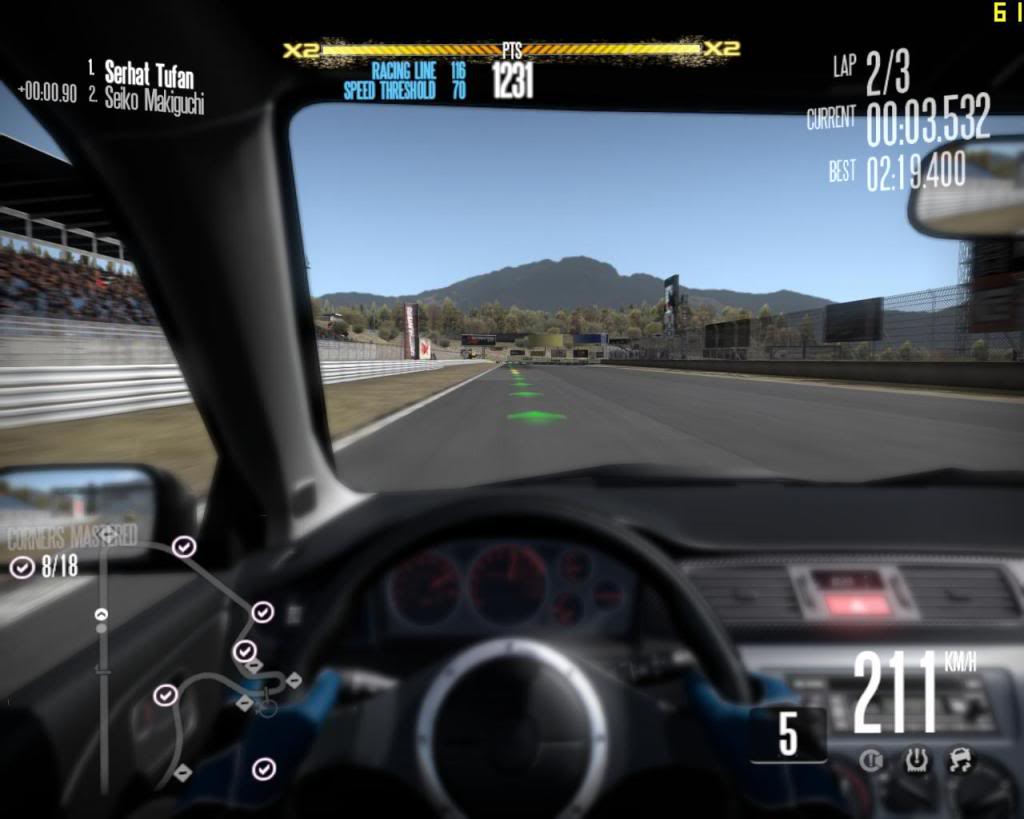
Task: Open the track minimap
Action: click(190, 662)
